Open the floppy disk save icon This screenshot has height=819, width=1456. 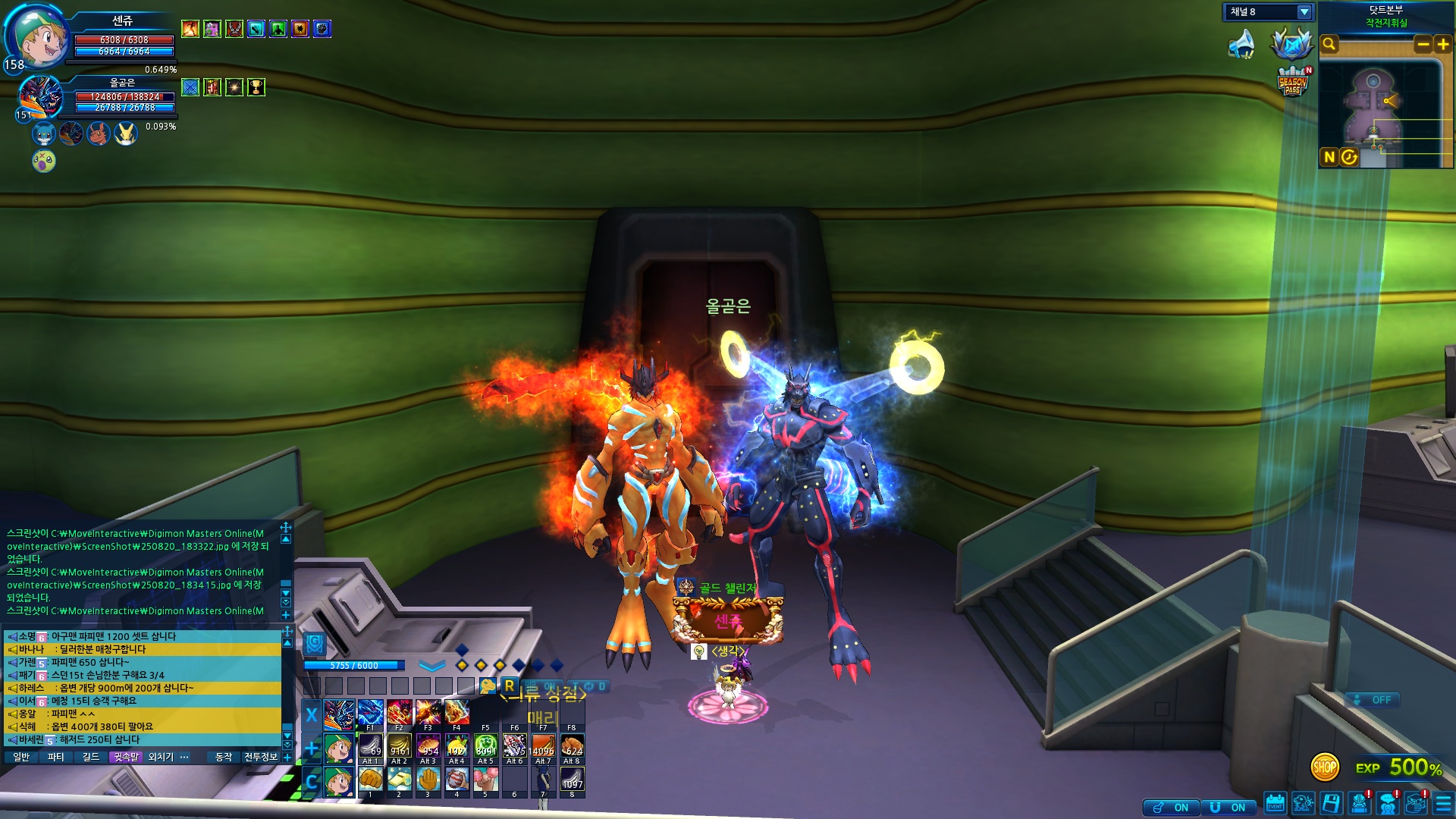[1331, 804]
